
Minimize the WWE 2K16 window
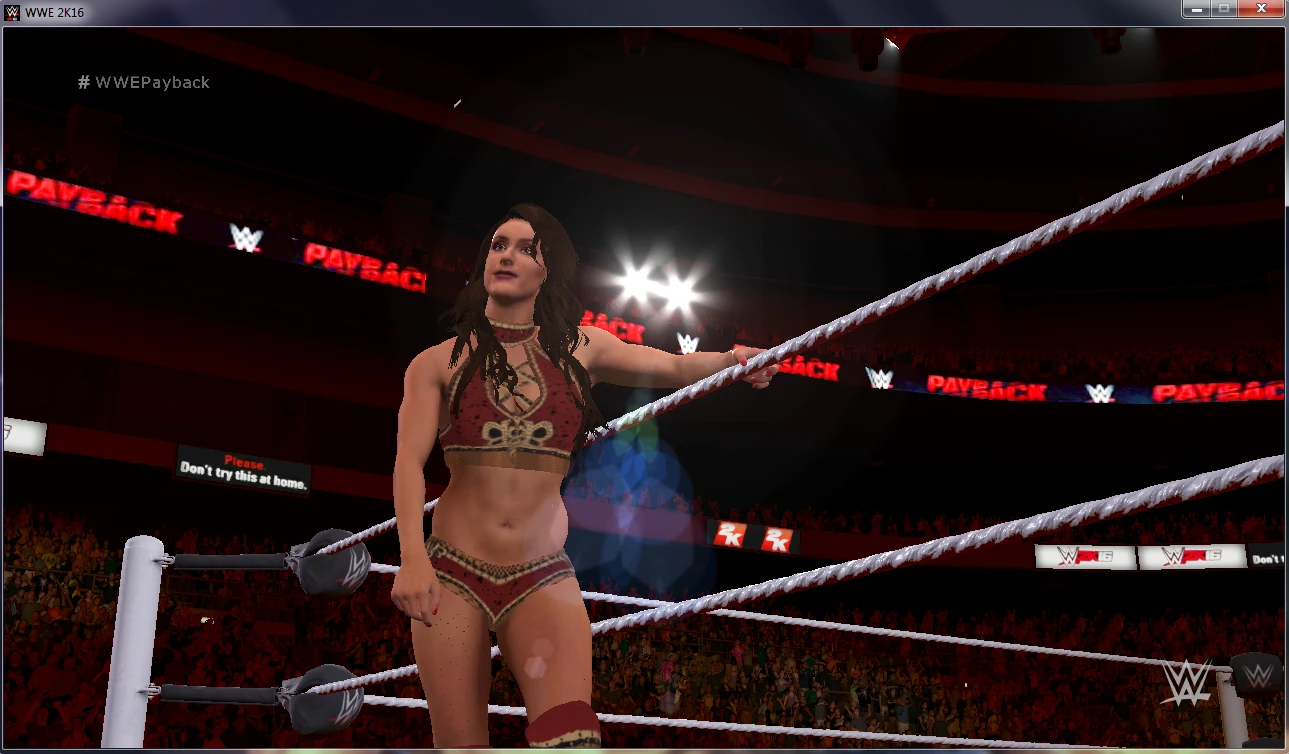click(x=1196, y=8)
